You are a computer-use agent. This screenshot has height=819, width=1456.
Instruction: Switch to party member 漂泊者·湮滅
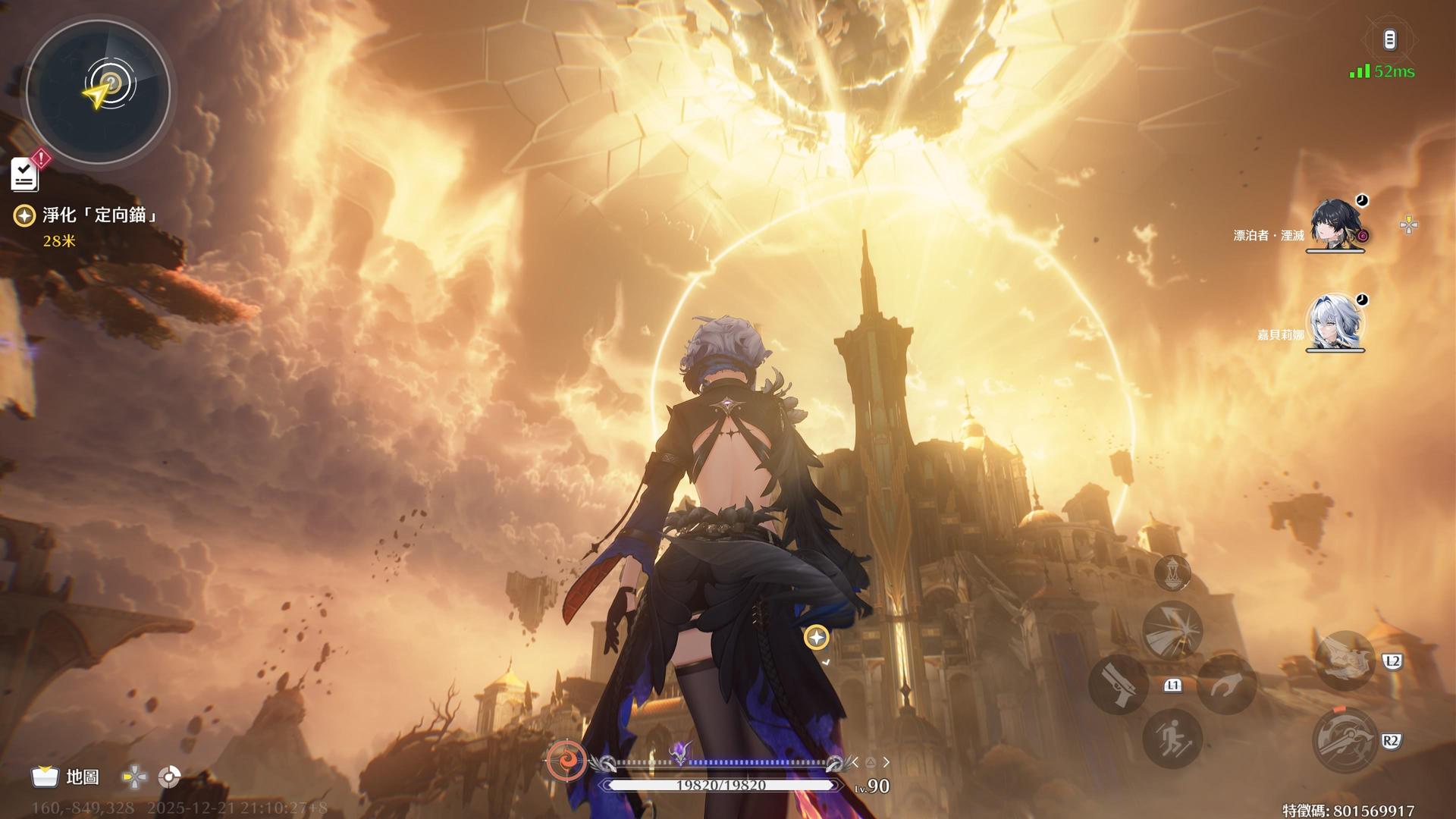tap(1335, 224)
